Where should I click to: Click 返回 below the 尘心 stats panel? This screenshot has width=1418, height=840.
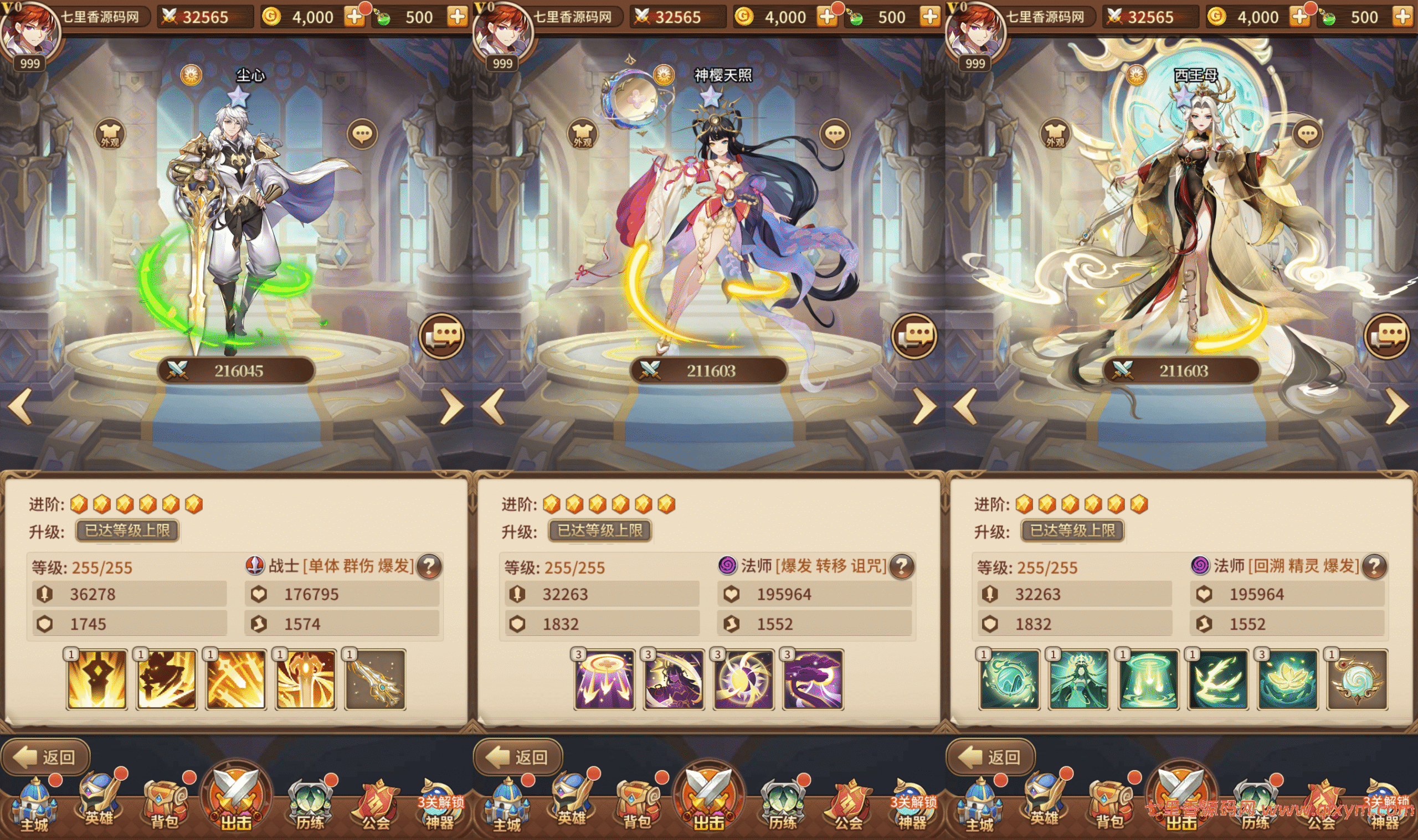pos(47,757)
